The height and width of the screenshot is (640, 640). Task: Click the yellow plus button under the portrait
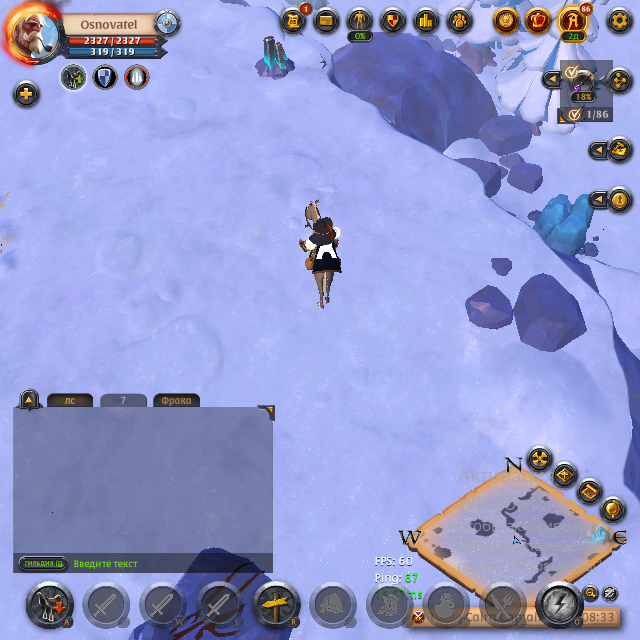coord(26,94)
